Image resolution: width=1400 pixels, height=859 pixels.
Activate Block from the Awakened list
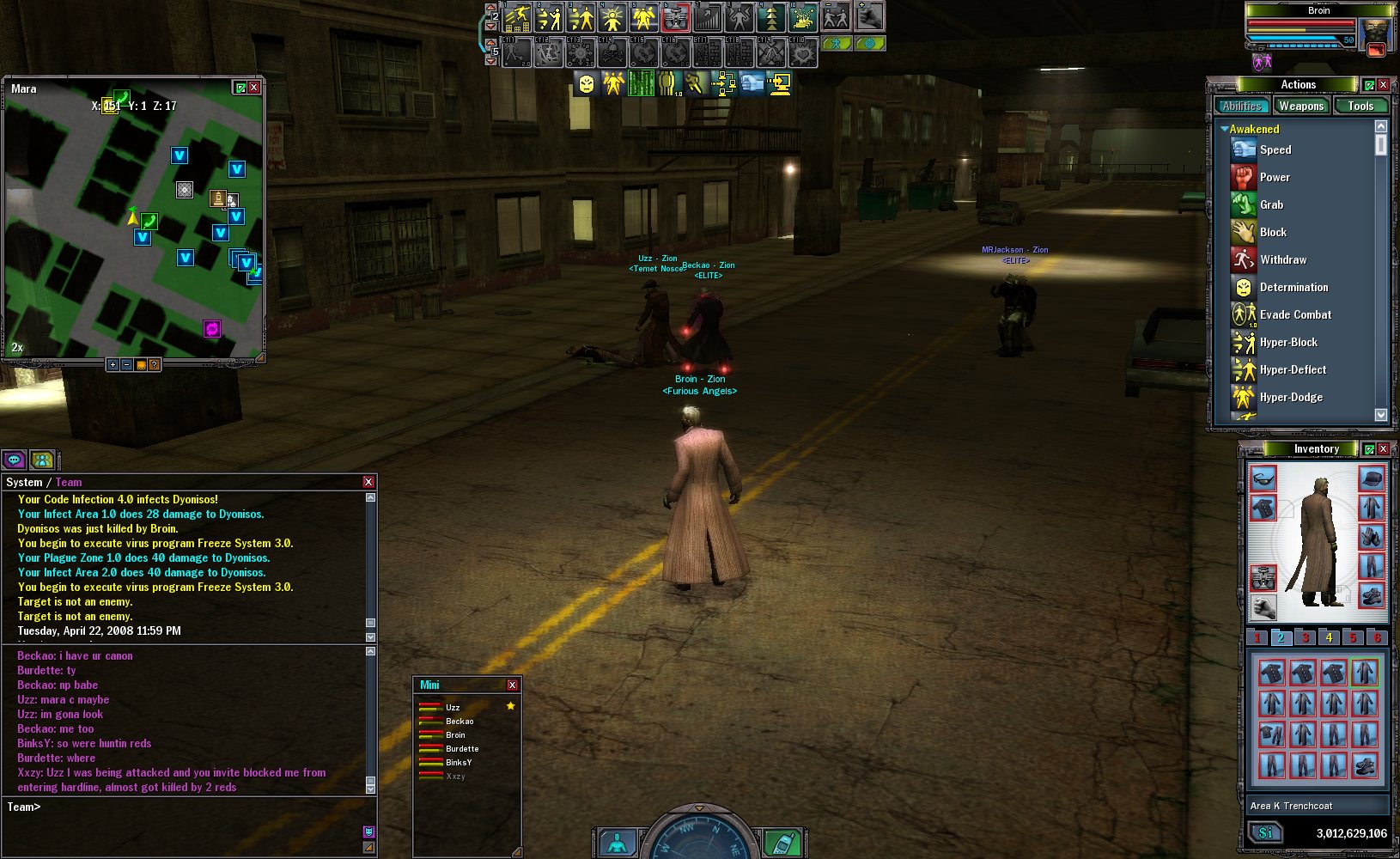click(1272, 232)
